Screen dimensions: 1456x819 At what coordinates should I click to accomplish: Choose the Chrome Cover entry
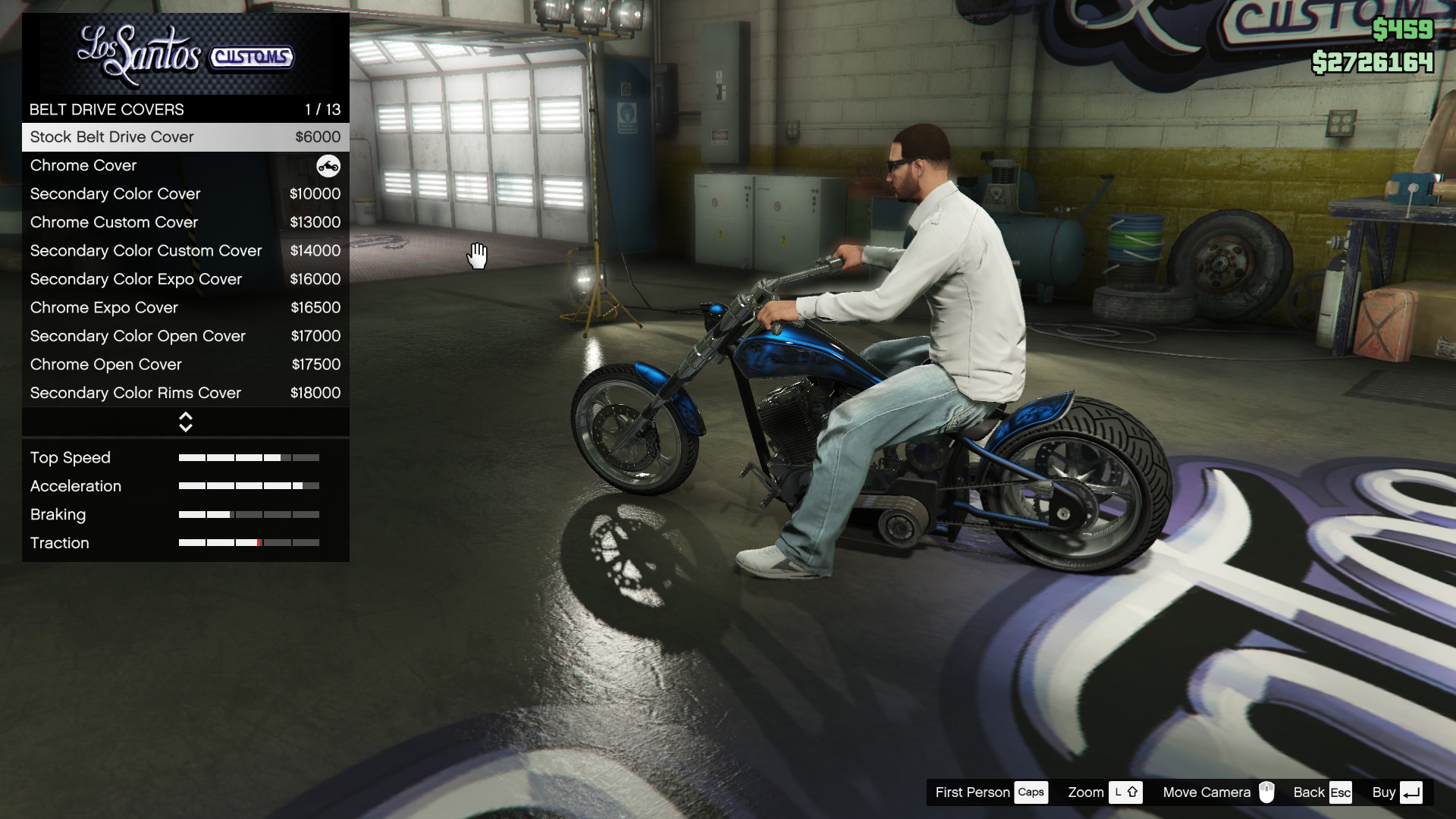coord(185,165)
